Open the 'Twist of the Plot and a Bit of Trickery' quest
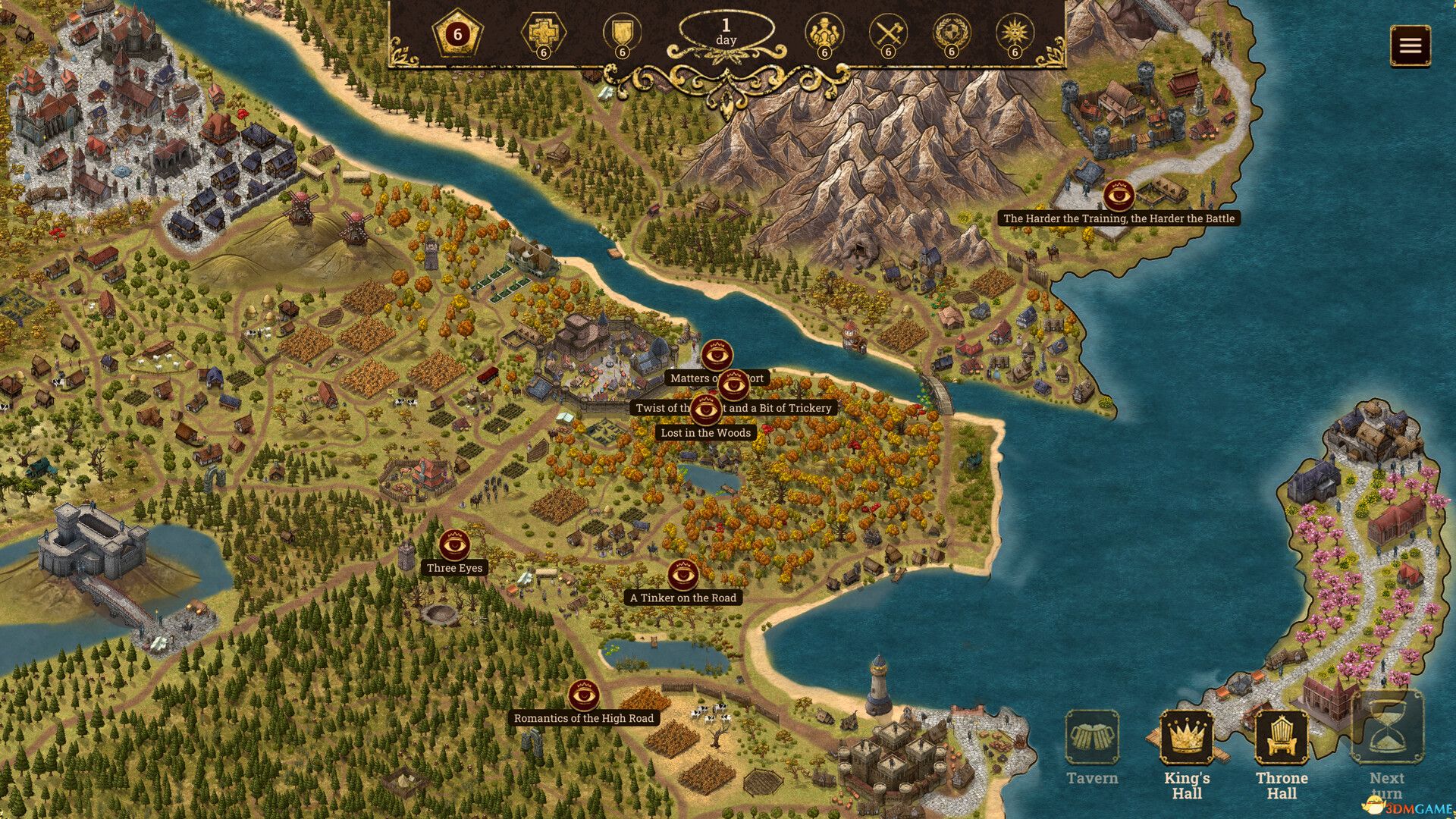Viewport: 1456px width, 819px height. click(x=733, y=385)
